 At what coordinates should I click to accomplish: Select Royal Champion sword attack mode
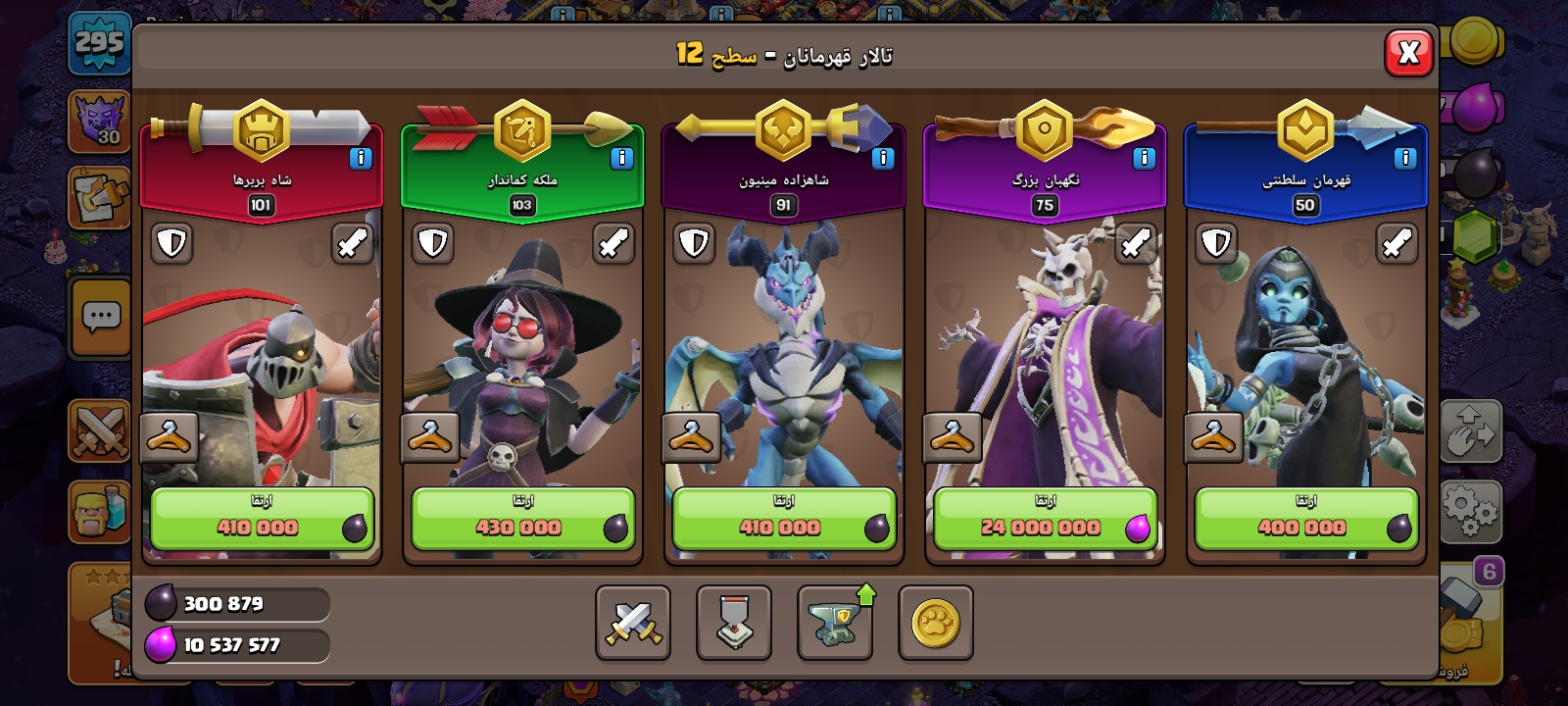(1396, 243)
